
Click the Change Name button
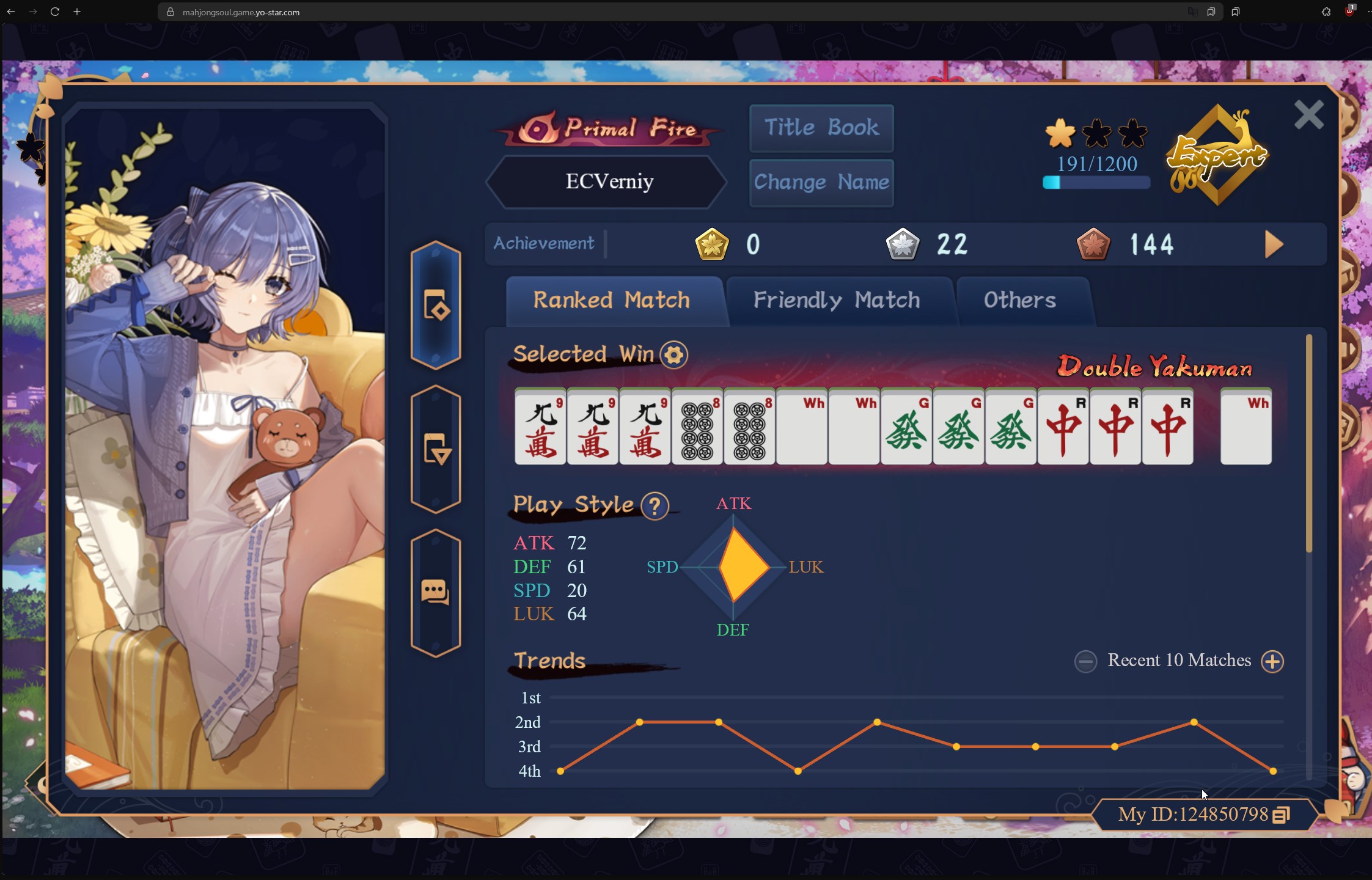pos(821,182)
